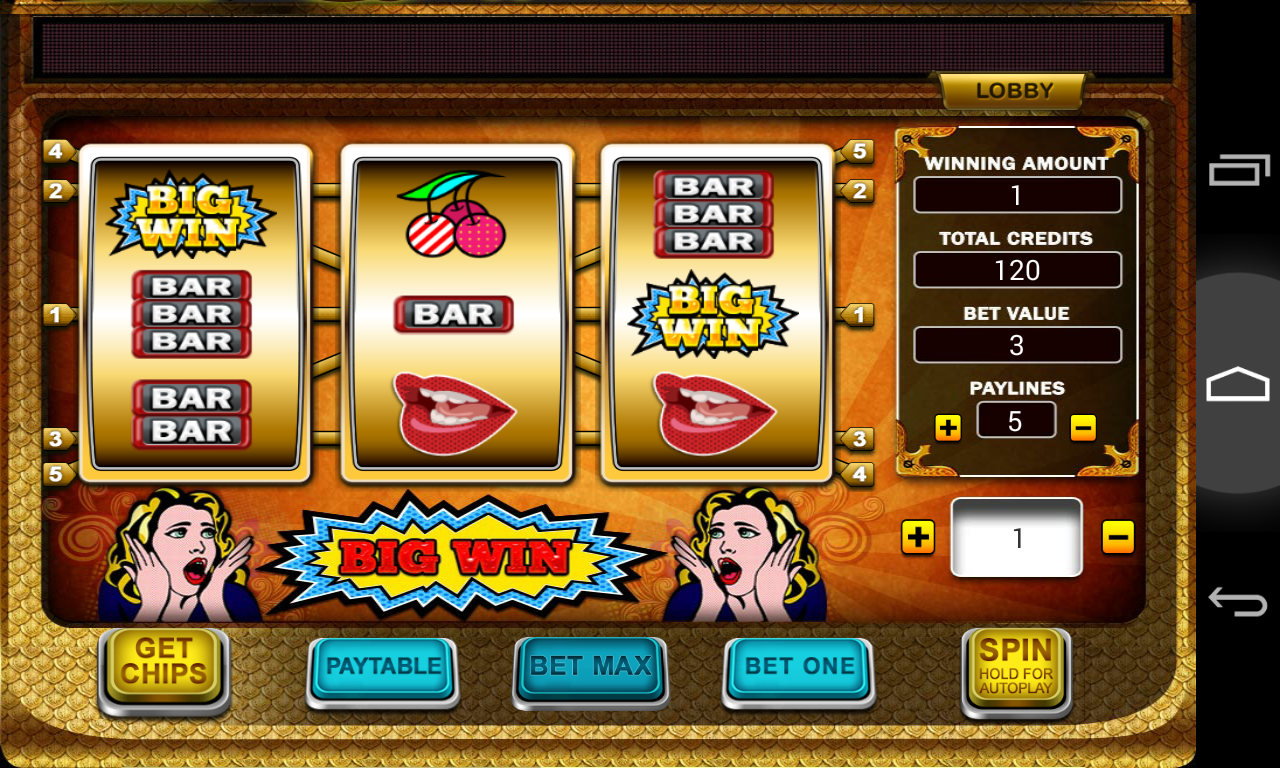Viewport: 1280px width, 768px height.
Task: Return to the Lobby
Action: 1014,91
